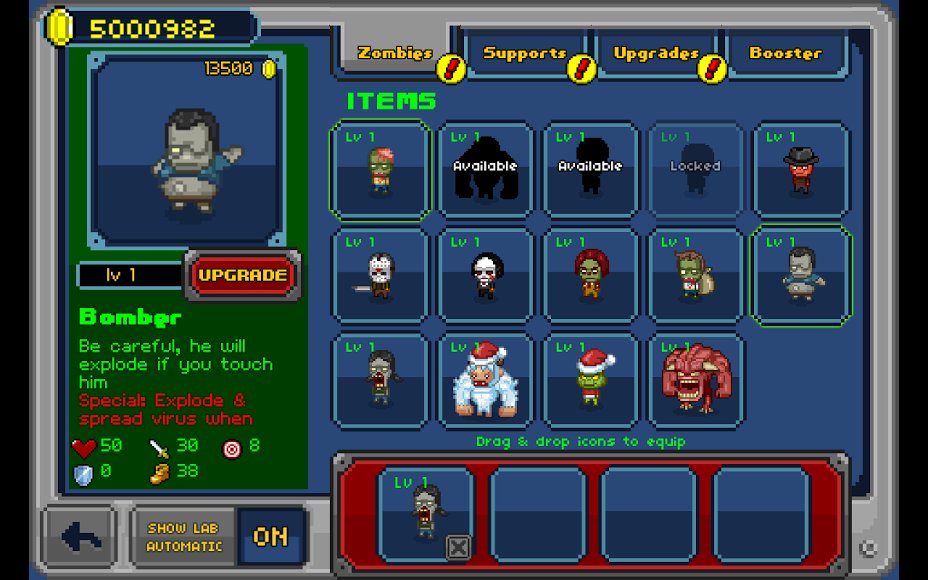Switch to the Supports tab

tap(524, 54)
